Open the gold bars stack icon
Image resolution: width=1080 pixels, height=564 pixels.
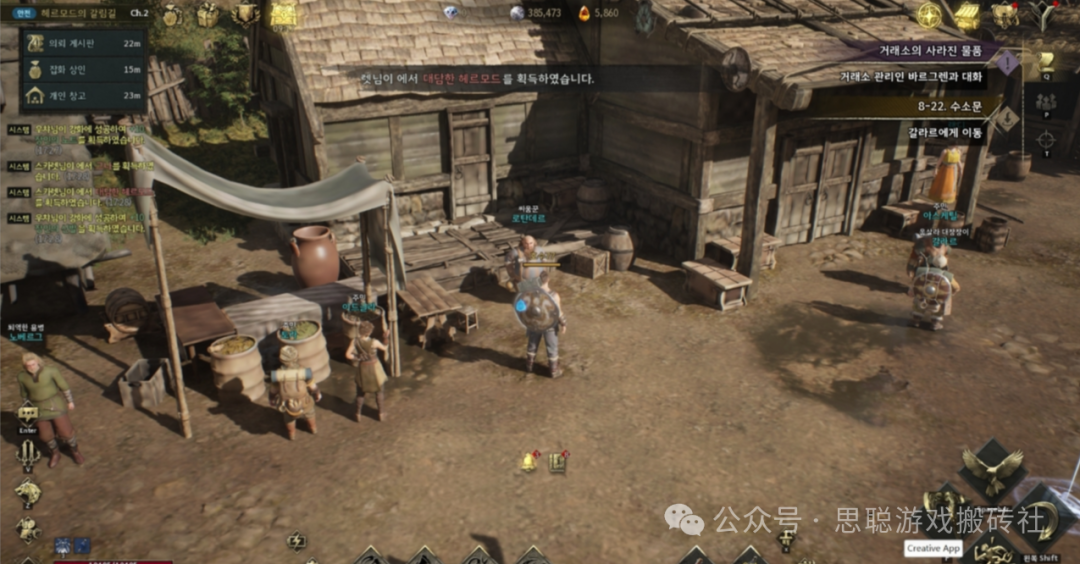click(967, 15)
